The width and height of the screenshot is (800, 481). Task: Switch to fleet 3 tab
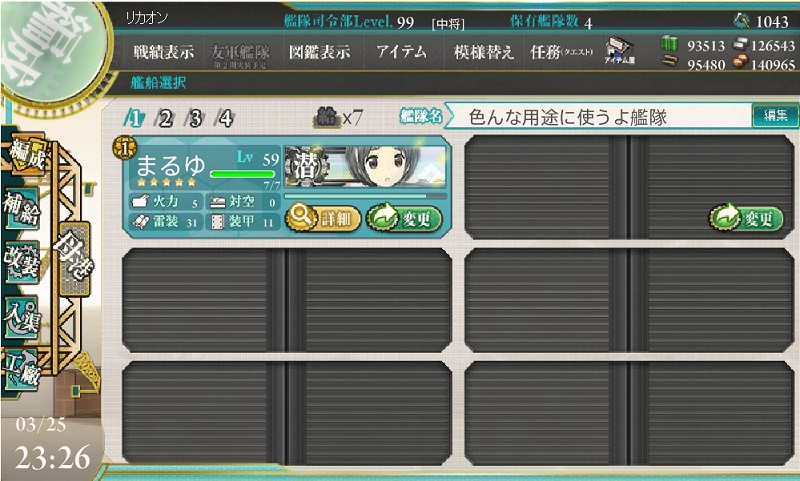[195, 118]
